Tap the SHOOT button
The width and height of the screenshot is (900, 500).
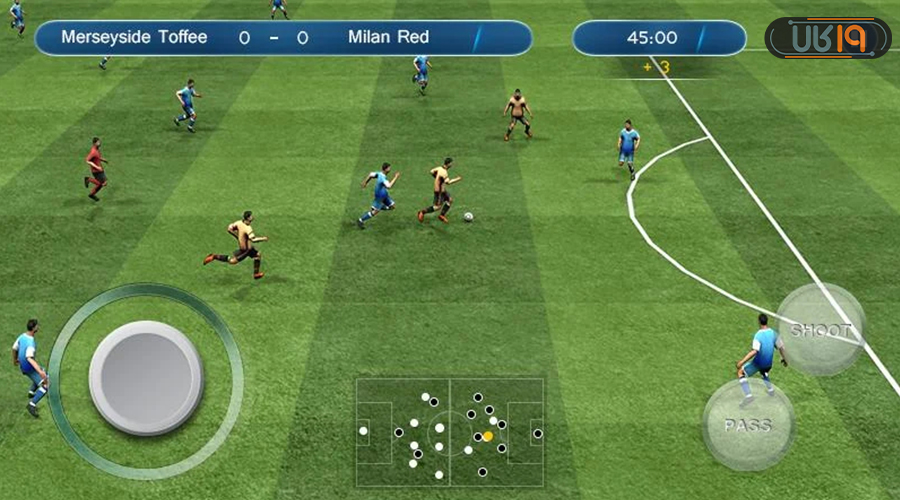(x=821, y=330)
